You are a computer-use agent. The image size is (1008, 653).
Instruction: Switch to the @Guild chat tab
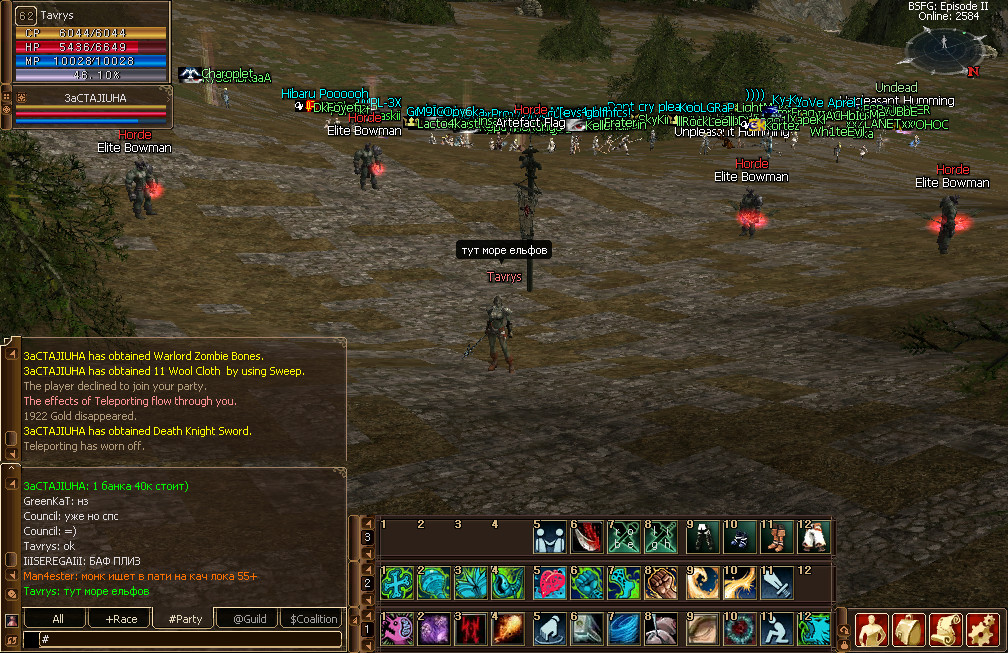coord(249,619)
